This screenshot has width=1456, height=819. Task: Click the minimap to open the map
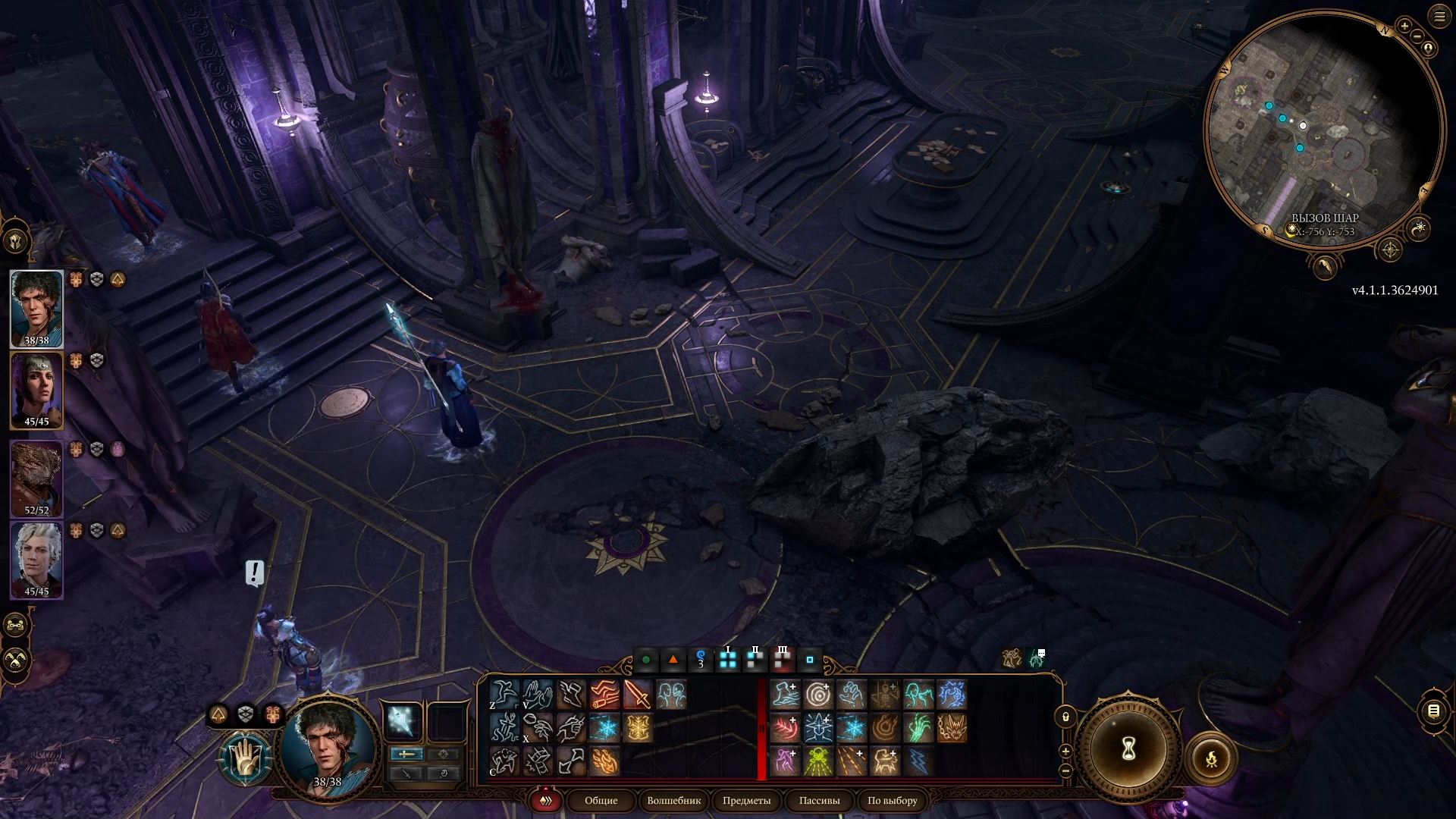click(1323, 129)
